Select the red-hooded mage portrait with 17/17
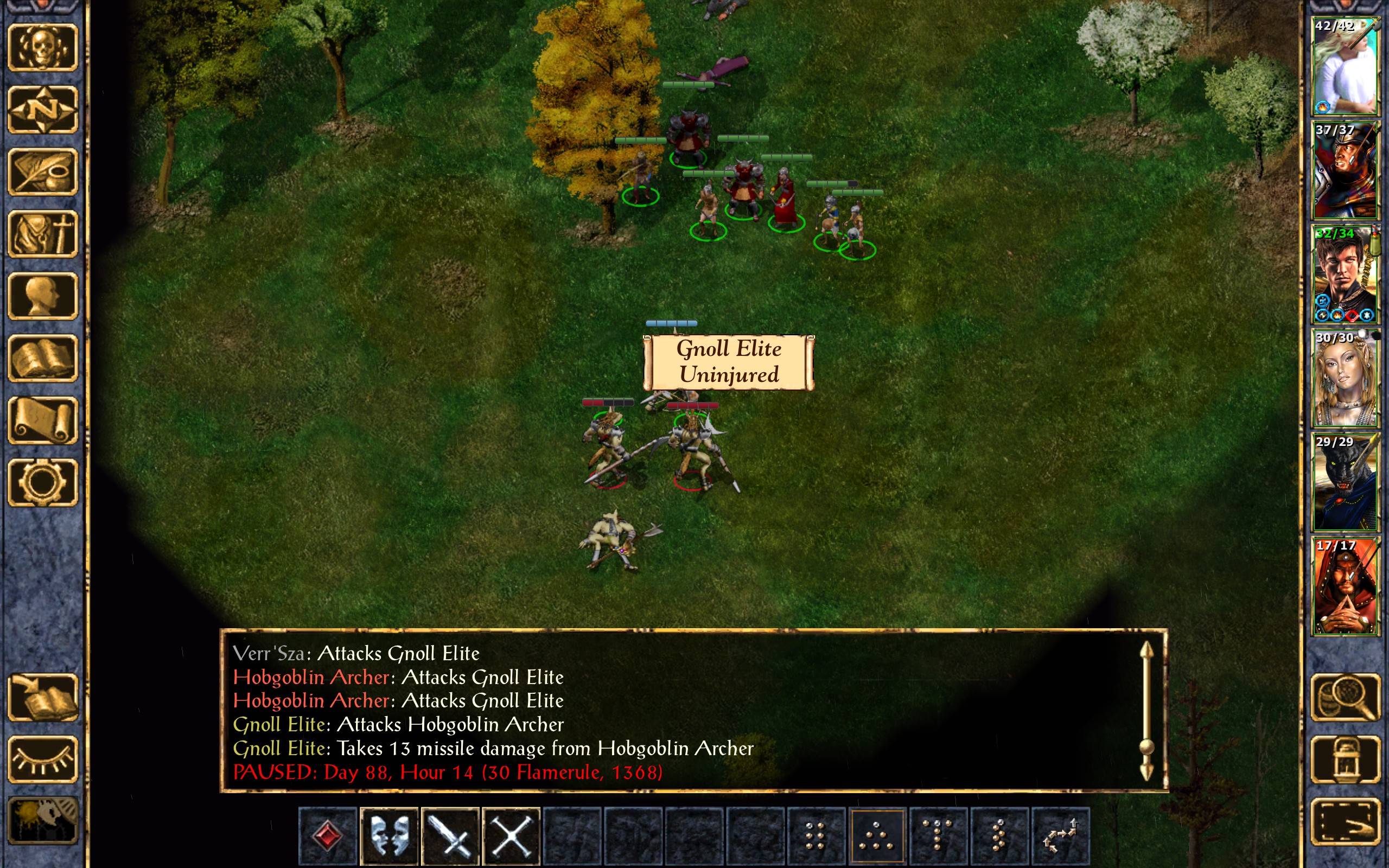The image size is (1389, 868). coord(1345,586)
